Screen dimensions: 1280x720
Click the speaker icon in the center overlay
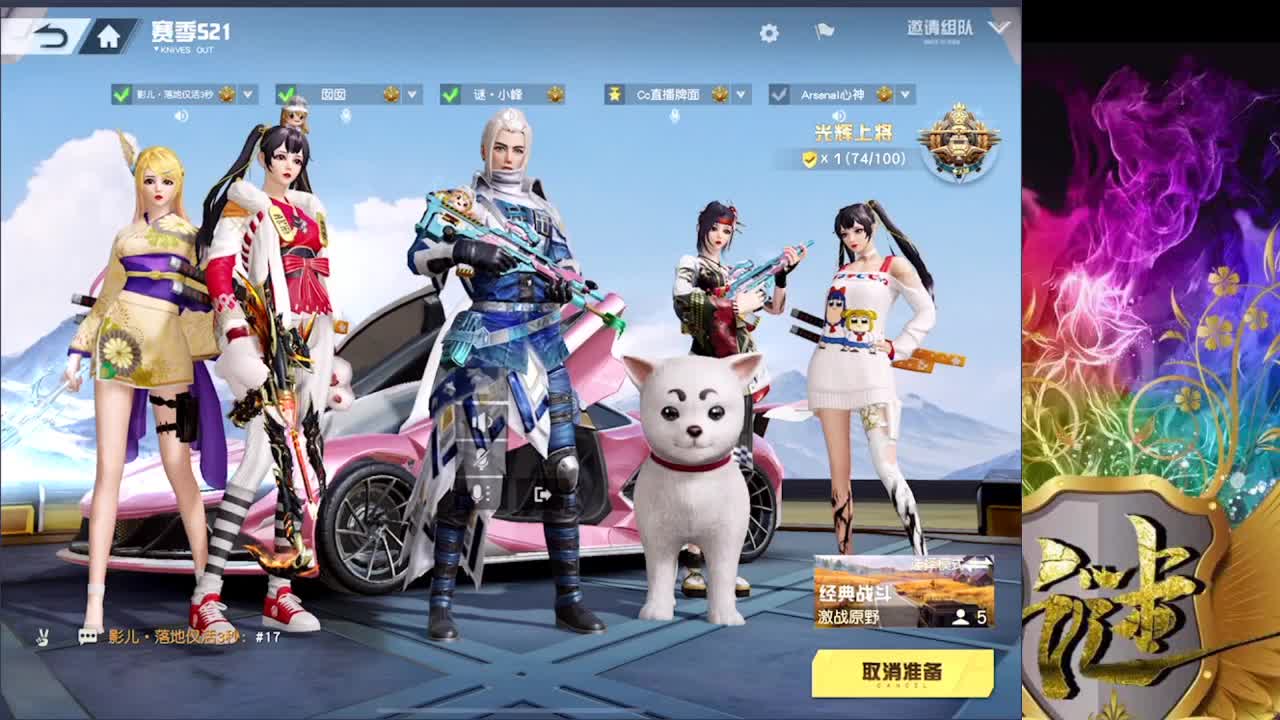[481, 419]
